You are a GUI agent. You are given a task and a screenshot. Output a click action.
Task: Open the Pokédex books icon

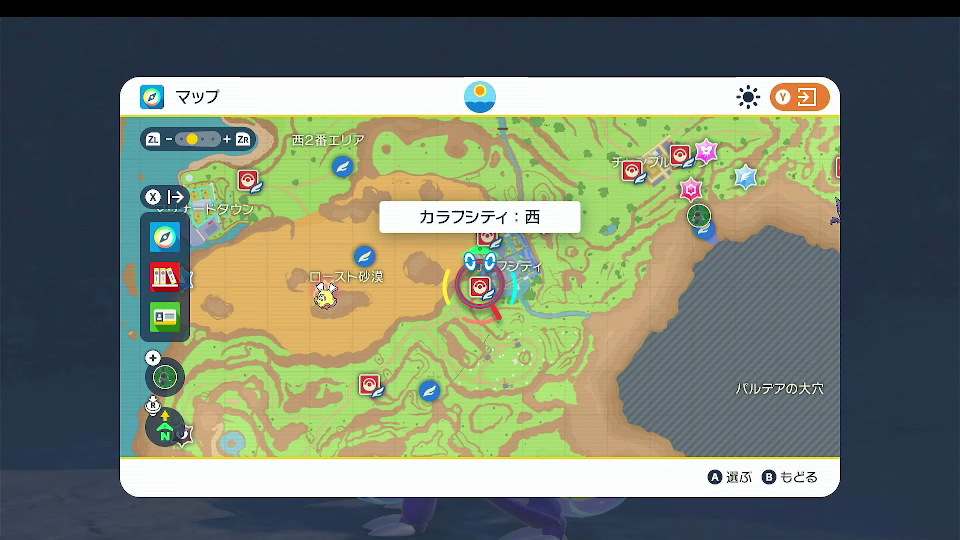(x=165, y=277)
